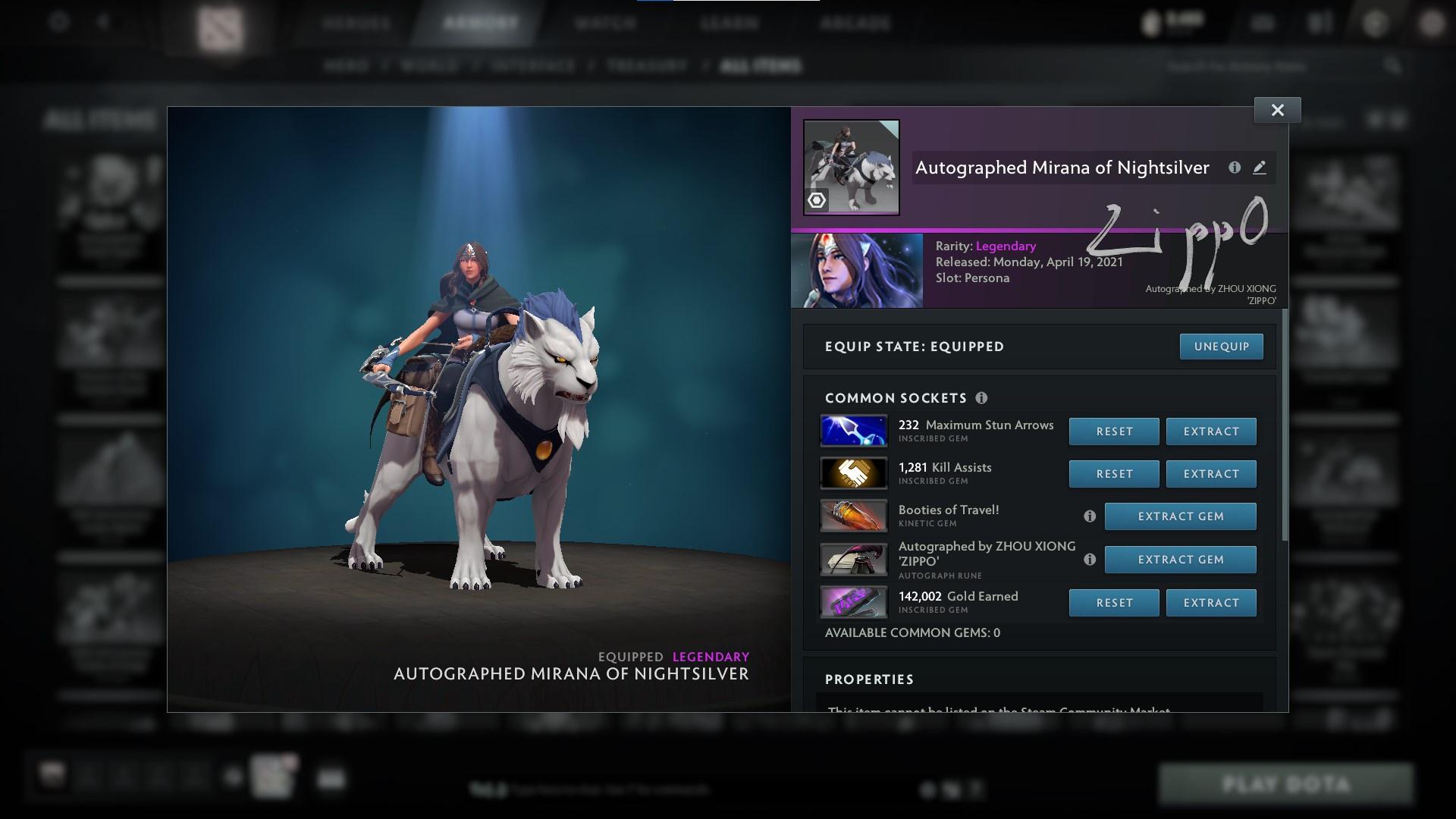This screenshot has height=819, width=1456.
Task: Click the Mirana item preview thumbnail
Action: [851, 165]
